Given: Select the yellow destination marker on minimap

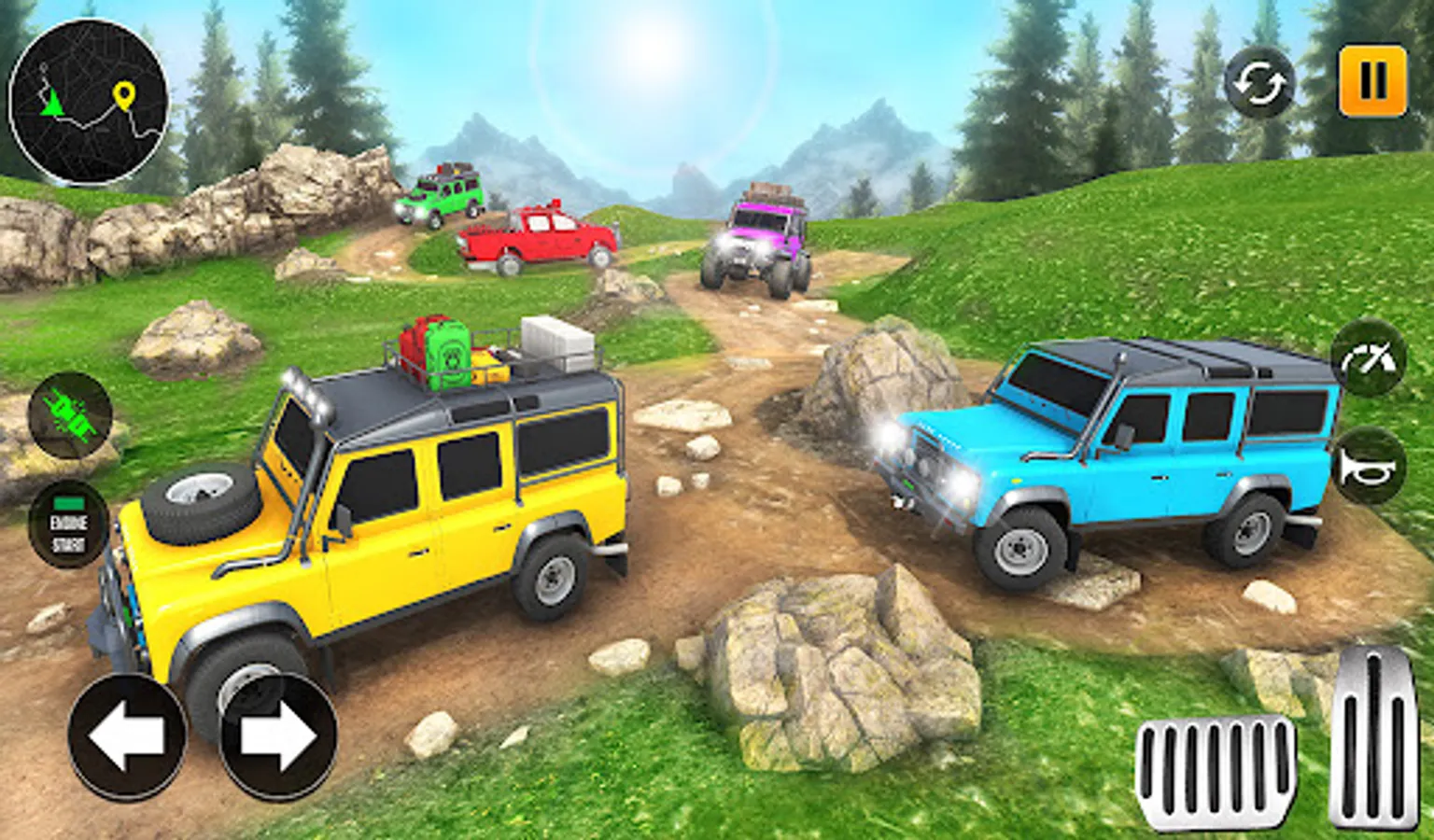Looking at the screenshot, I should 123,94.
